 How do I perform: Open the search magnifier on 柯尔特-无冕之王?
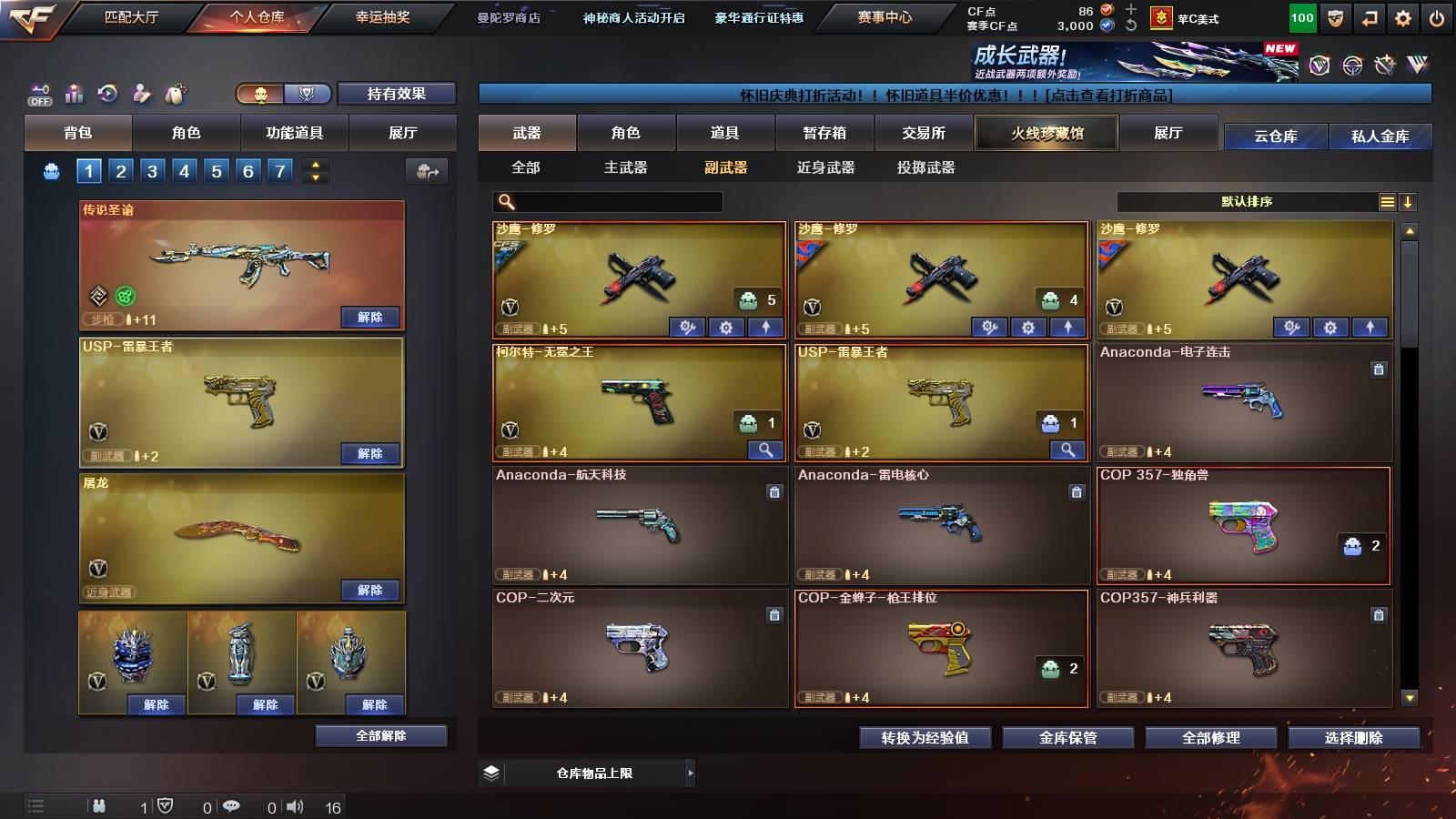[767, 450]
